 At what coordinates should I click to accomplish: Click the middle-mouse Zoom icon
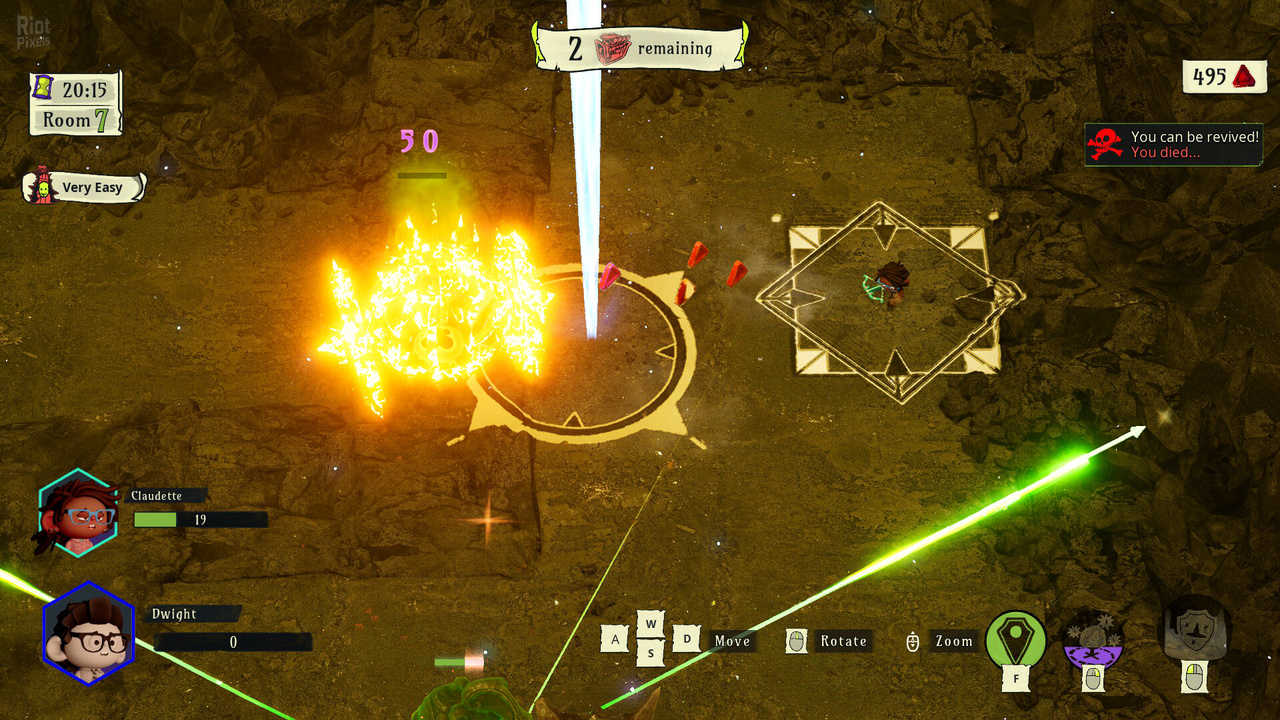[x=914, y=640]
